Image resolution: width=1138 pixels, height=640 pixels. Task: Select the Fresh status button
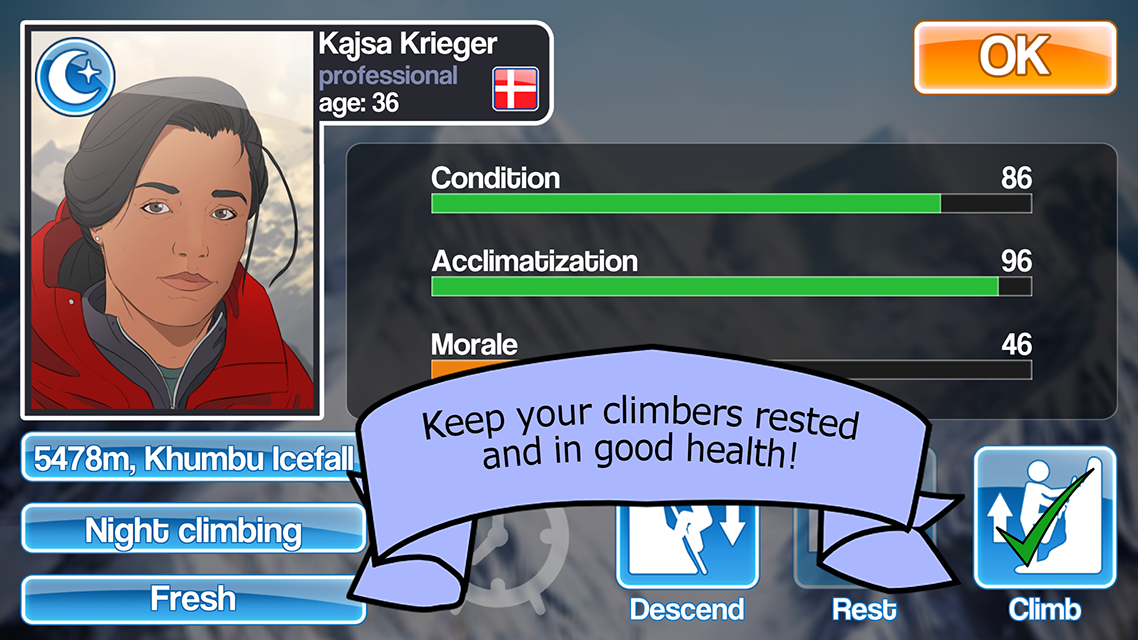point(193,600)
